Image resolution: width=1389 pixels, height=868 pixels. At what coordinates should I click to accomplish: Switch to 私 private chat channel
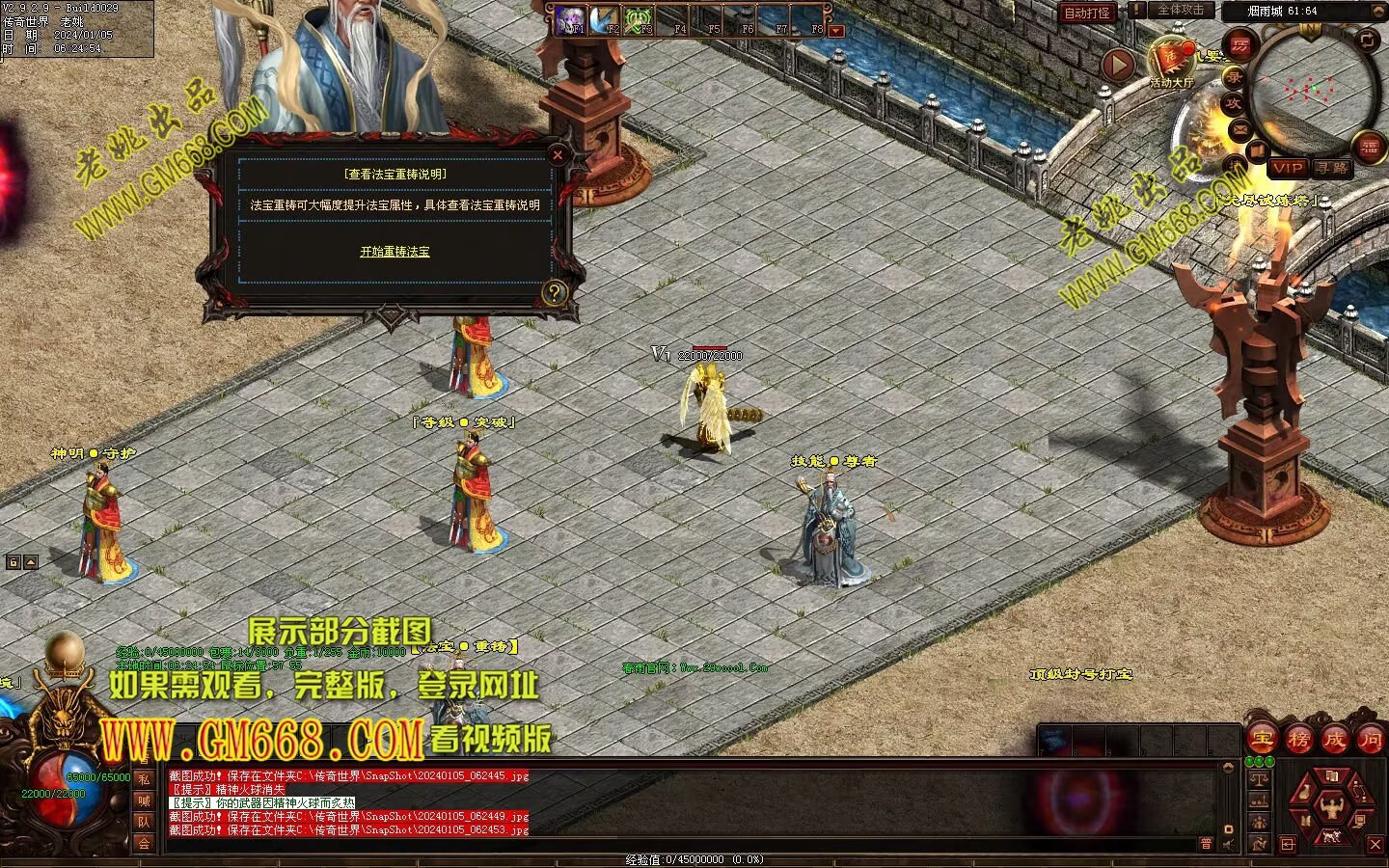coord(144,779)
